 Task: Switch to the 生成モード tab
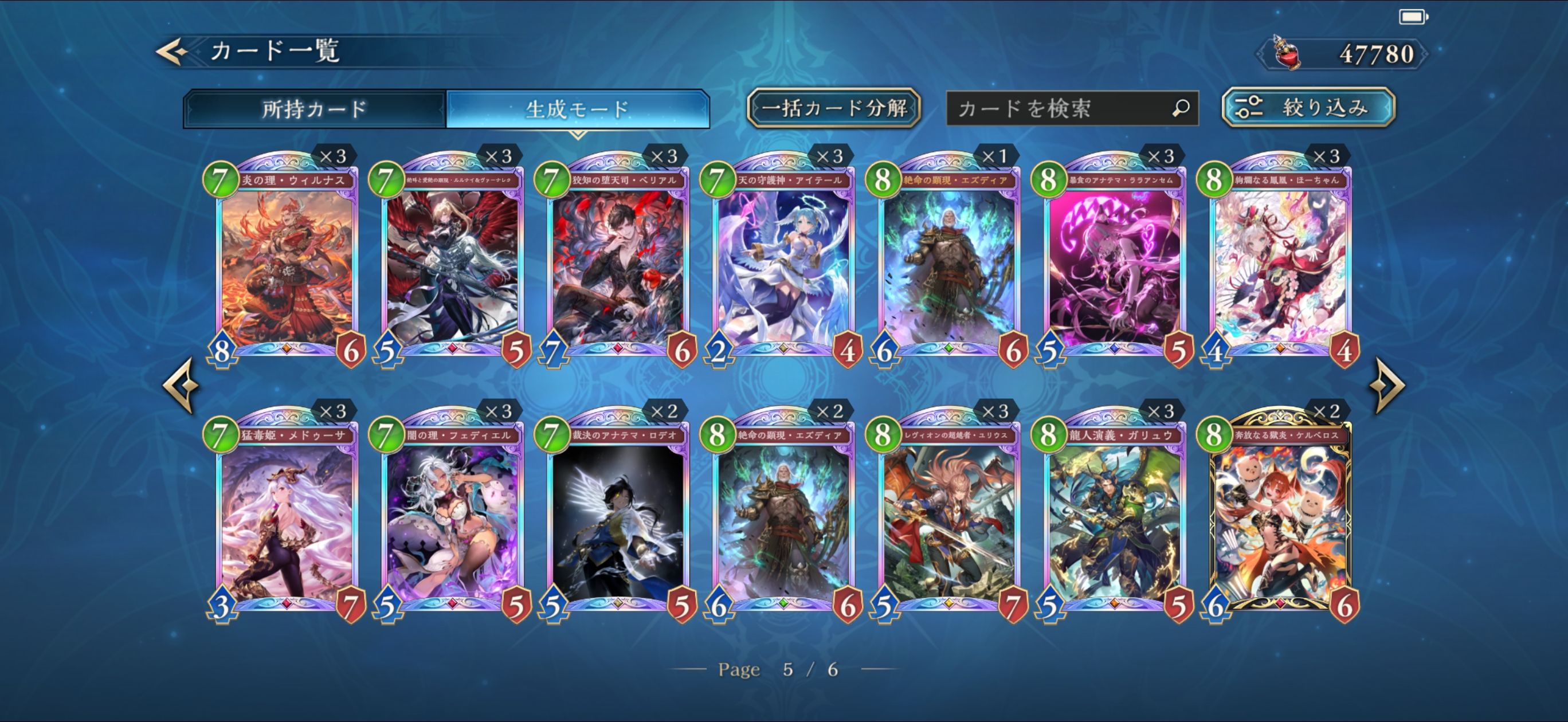577,109
